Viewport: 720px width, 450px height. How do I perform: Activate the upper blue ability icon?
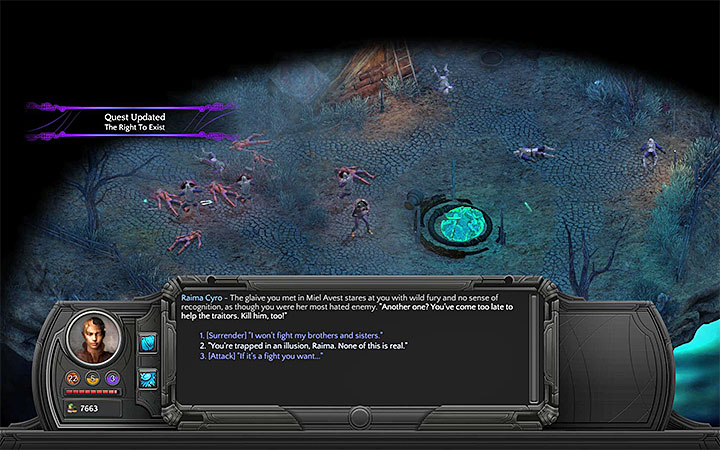pos(147,344)
